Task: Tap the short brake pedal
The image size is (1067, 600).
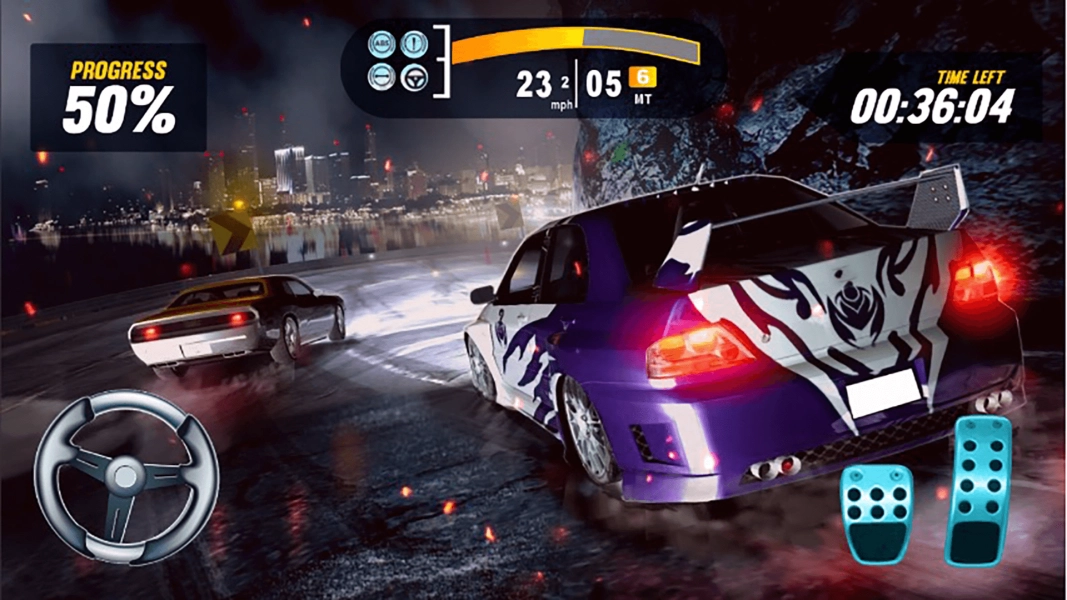Action: [x=876, y=512]
